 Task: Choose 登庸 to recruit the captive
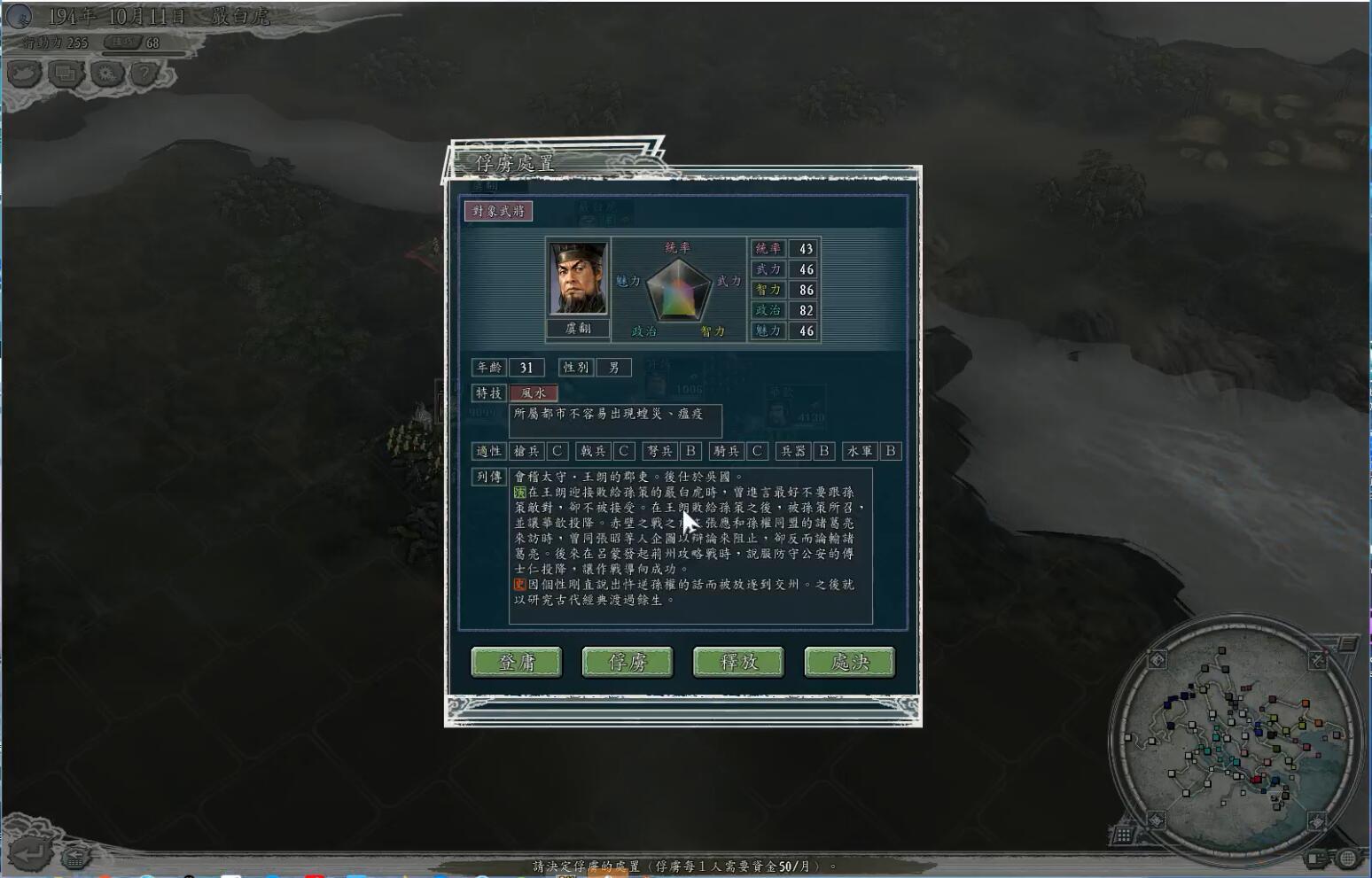(516, 662)
